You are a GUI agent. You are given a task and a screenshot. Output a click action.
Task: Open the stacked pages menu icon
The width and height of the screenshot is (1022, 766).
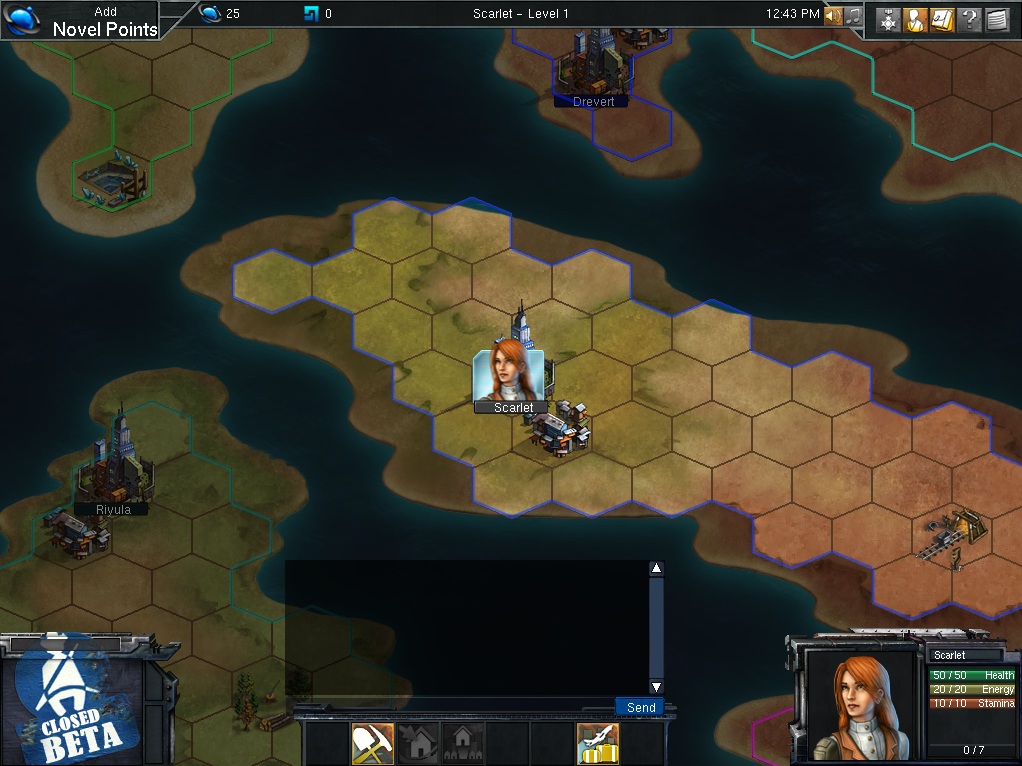click(997, 20)
